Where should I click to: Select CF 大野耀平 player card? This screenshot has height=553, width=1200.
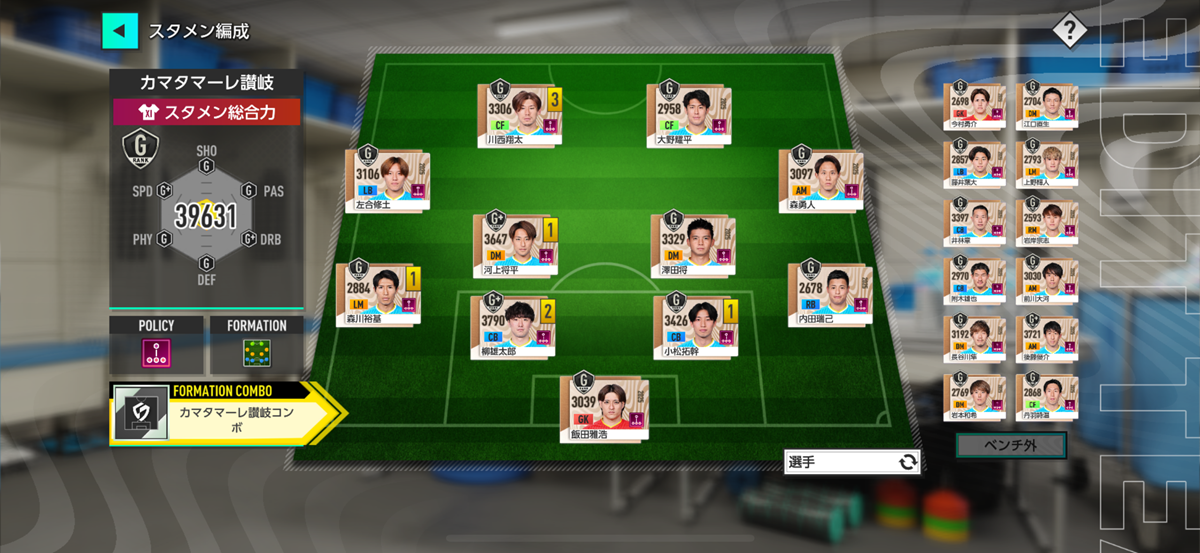tap(687, 116)
